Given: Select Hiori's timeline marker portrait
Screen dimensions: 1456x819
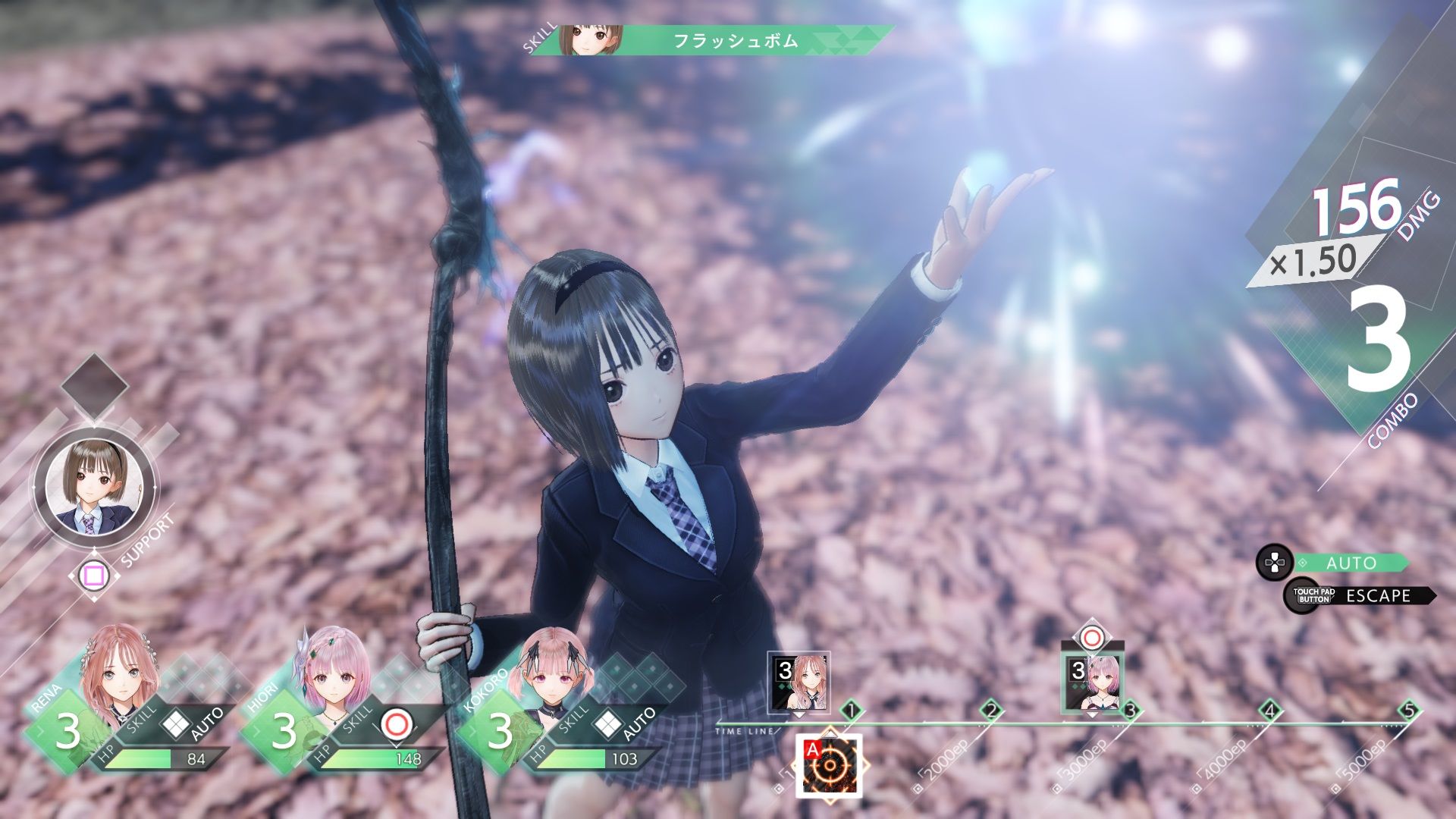Looking at the screenshot, I should point(1092,682).
